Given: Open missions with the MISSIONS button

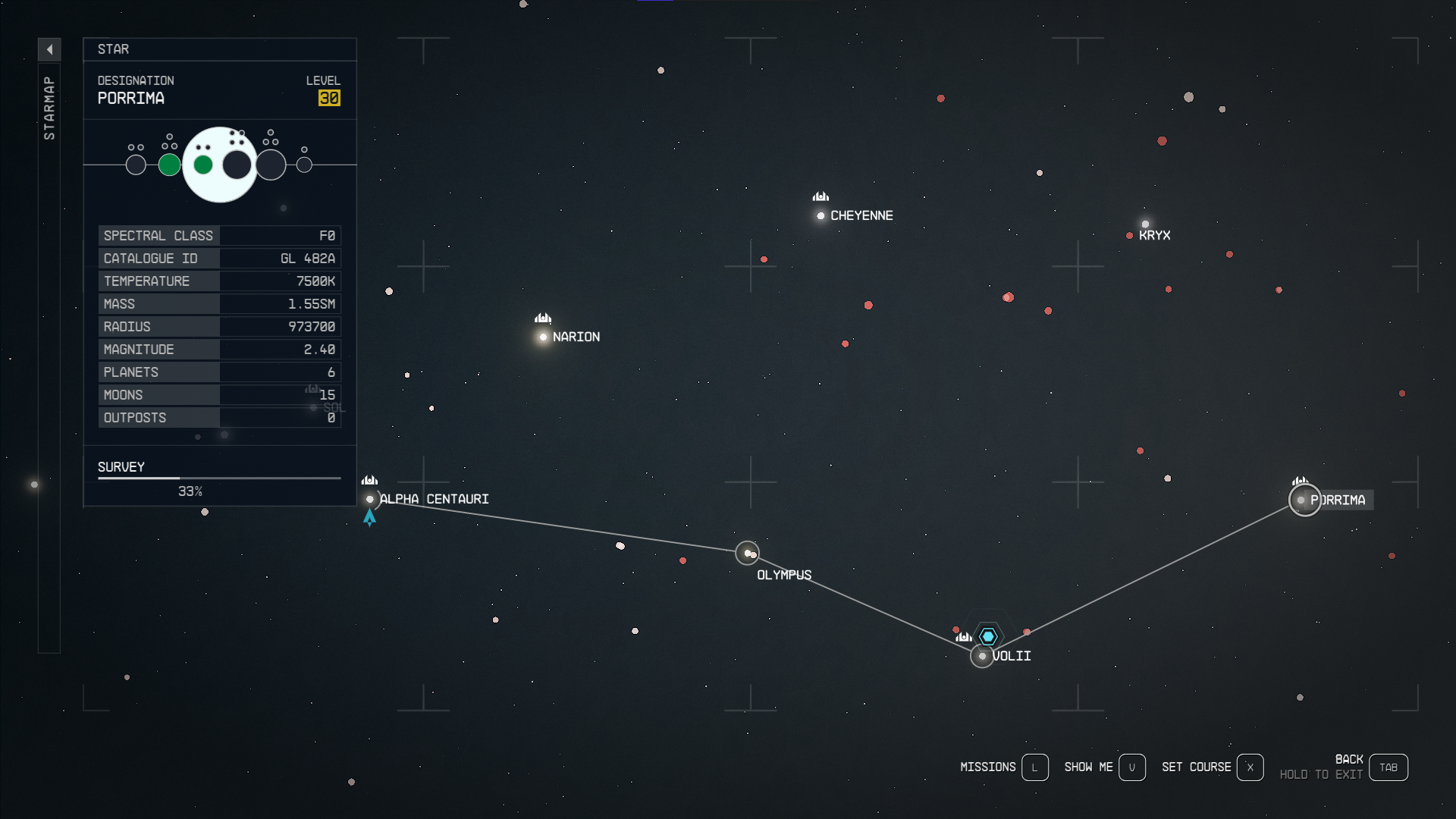Looking at the screenshot, I should 1036,767.
